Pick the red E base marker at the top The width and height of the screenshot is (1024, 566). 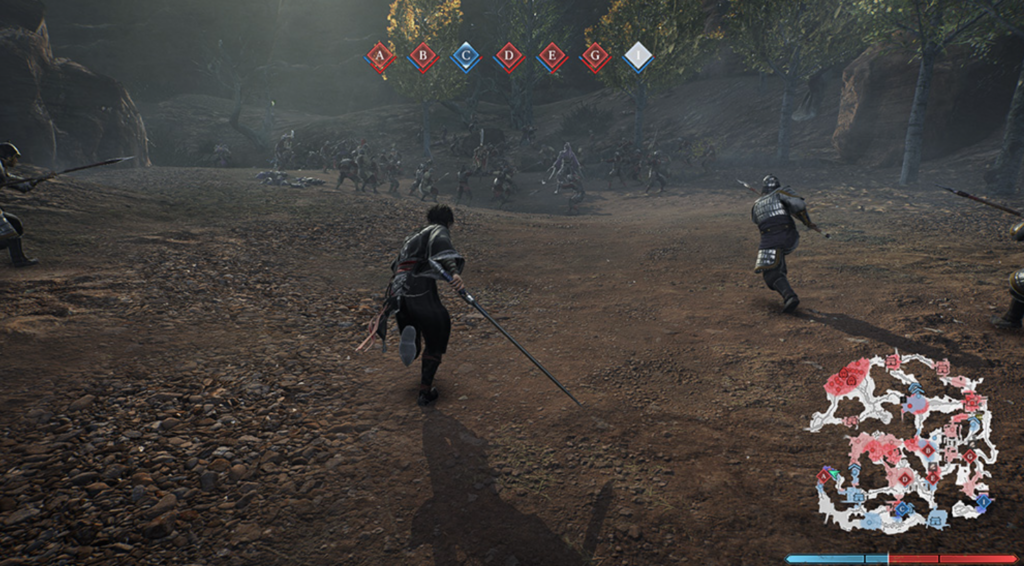(x=552, y=57)
